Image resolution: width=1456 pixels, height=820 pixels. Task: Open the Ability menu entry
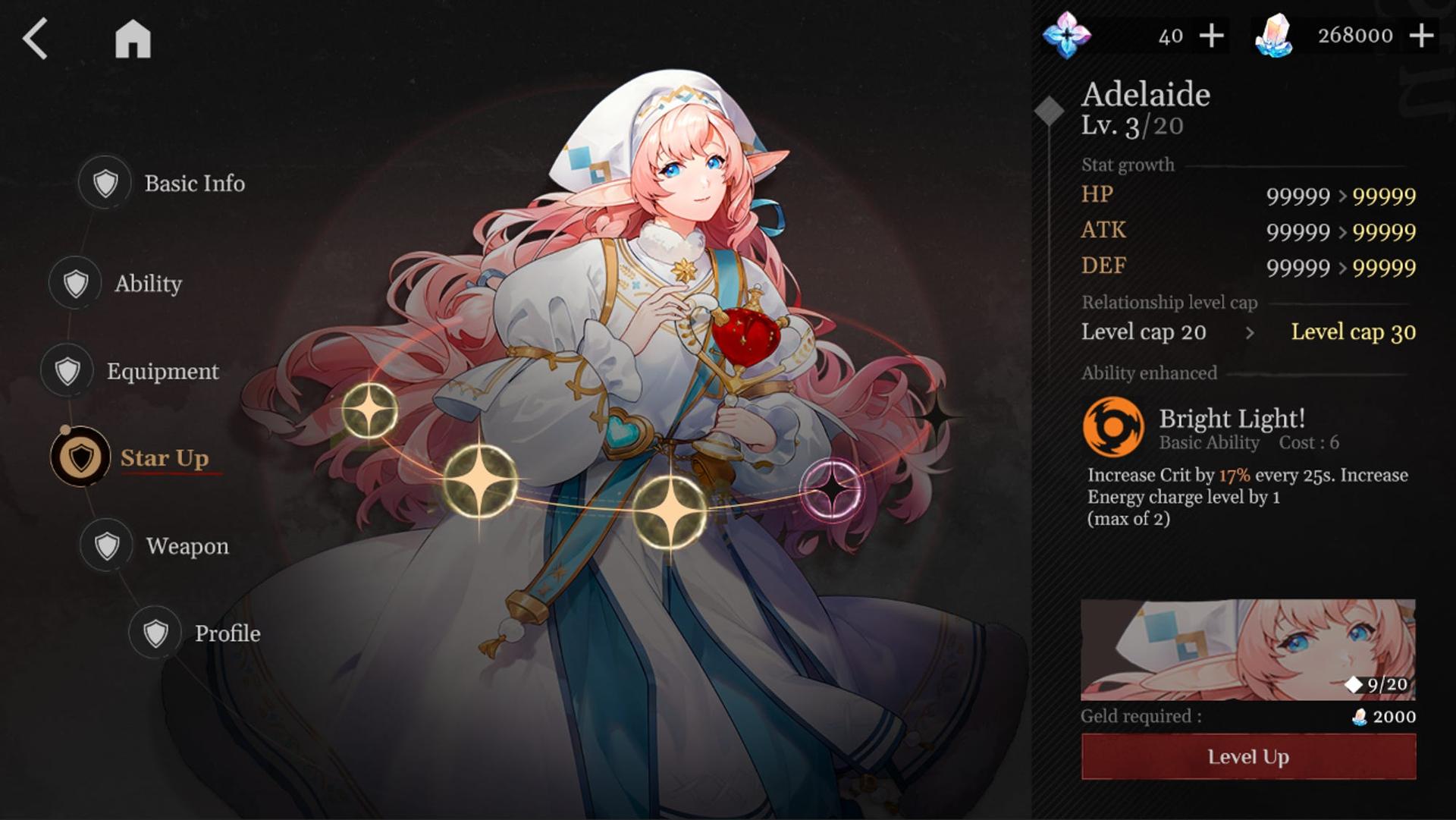pyautogui.click(x=147, y=283)
